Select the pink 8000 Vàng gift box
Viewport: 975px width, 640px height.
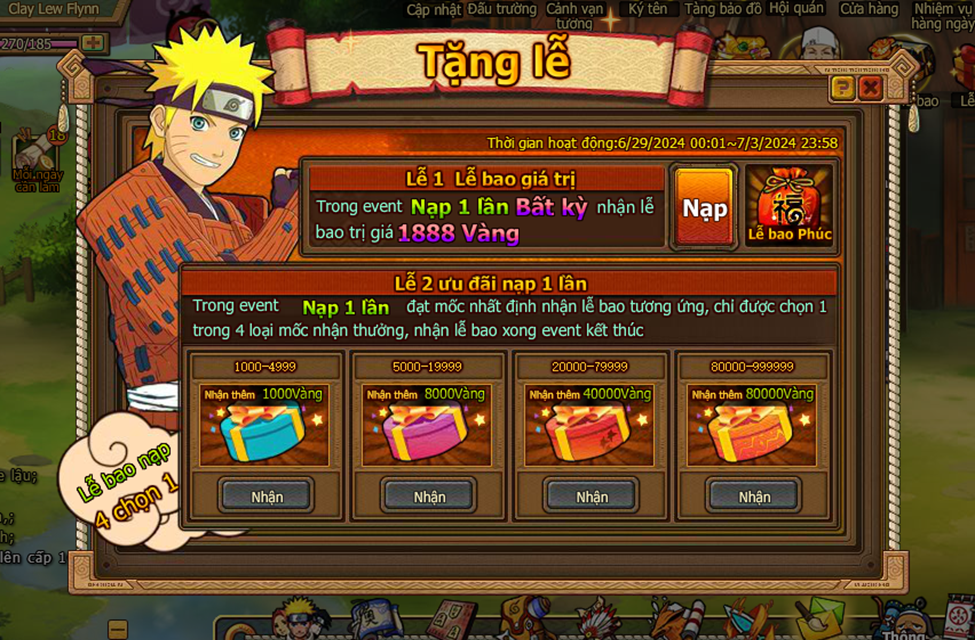tap(428, 428)
